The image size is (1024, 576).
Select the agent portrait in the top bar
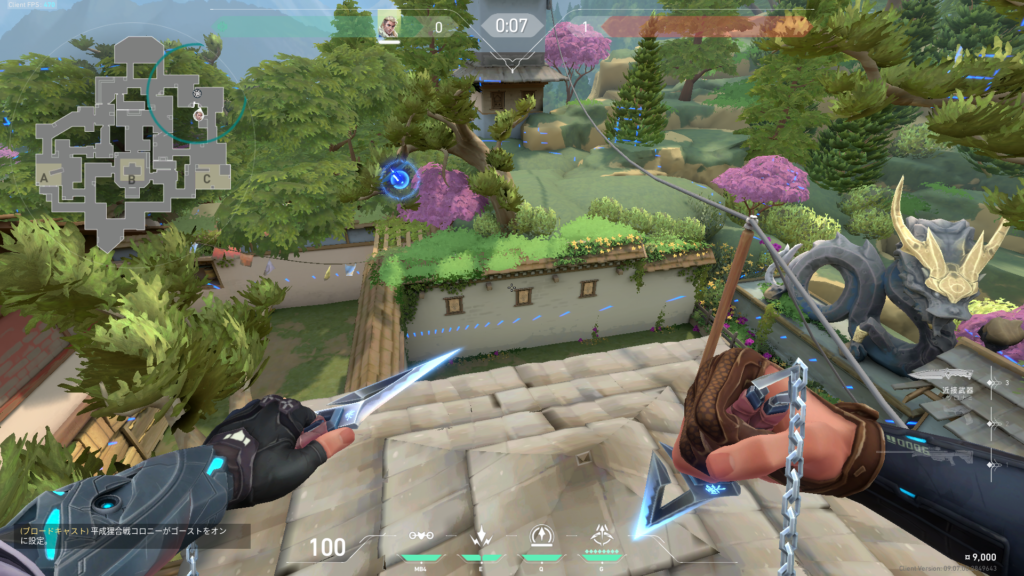click(389, 25)
